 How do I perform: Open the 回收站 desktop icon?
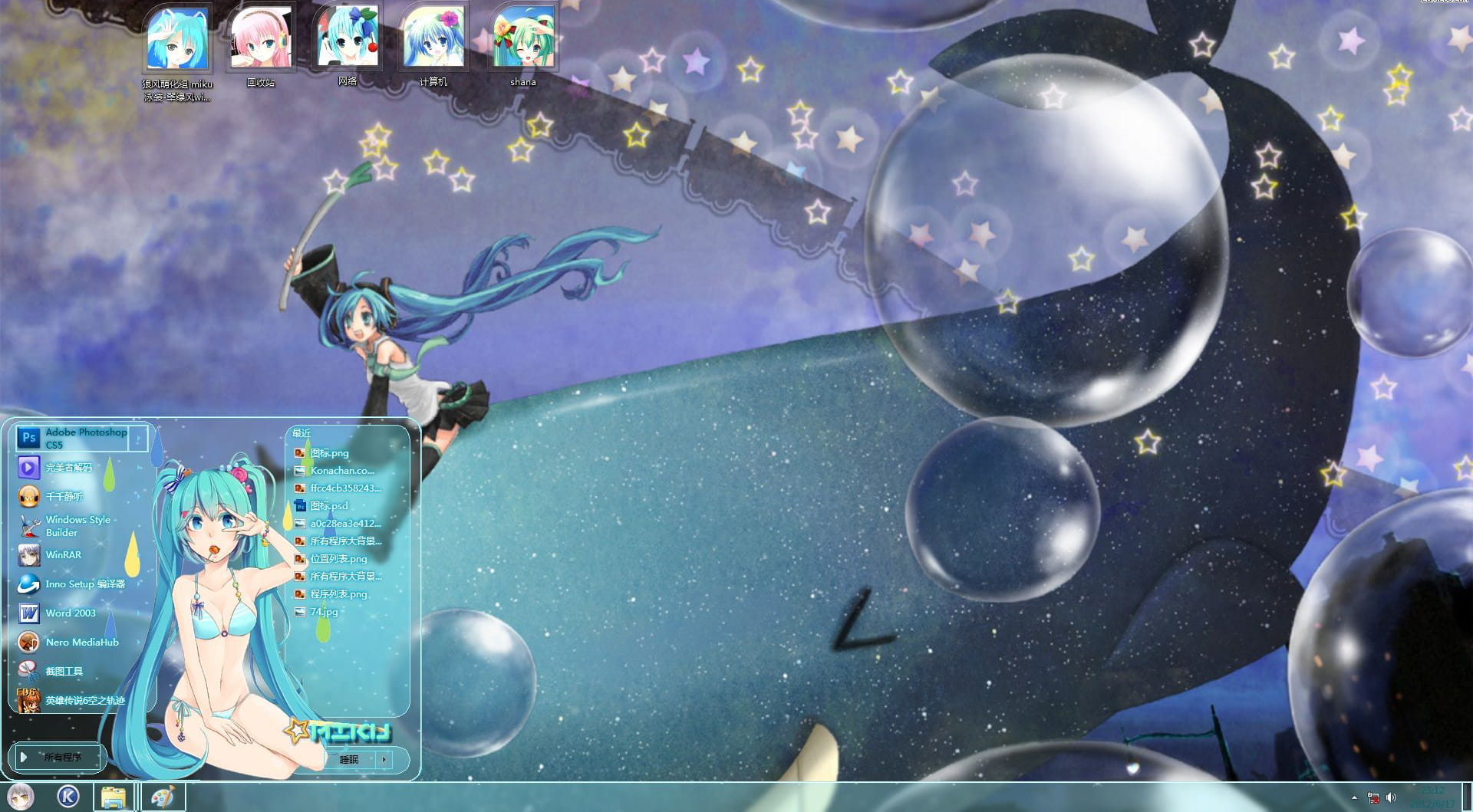coord(261,38)
